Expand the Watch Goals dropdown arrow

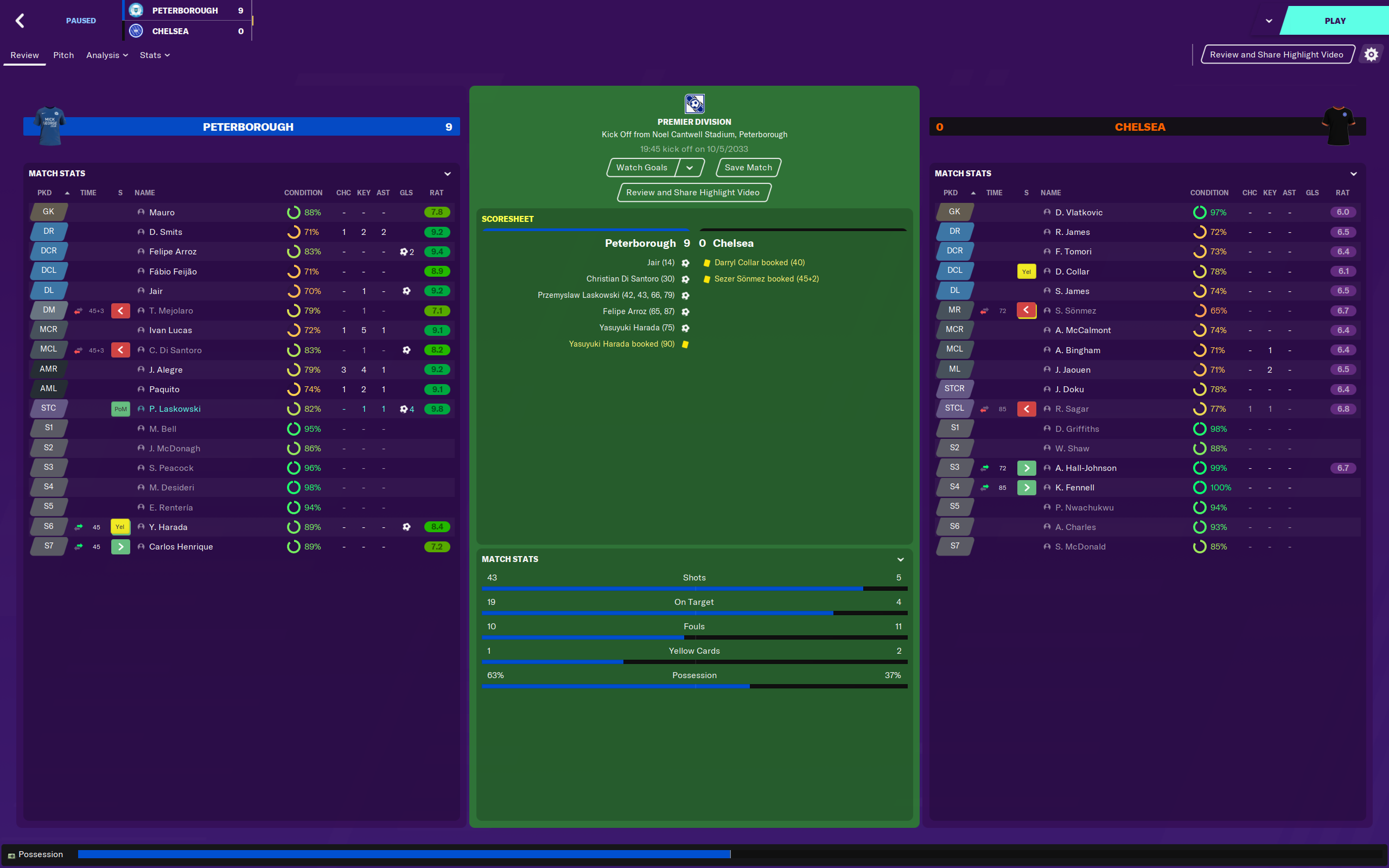pos(689,168)
